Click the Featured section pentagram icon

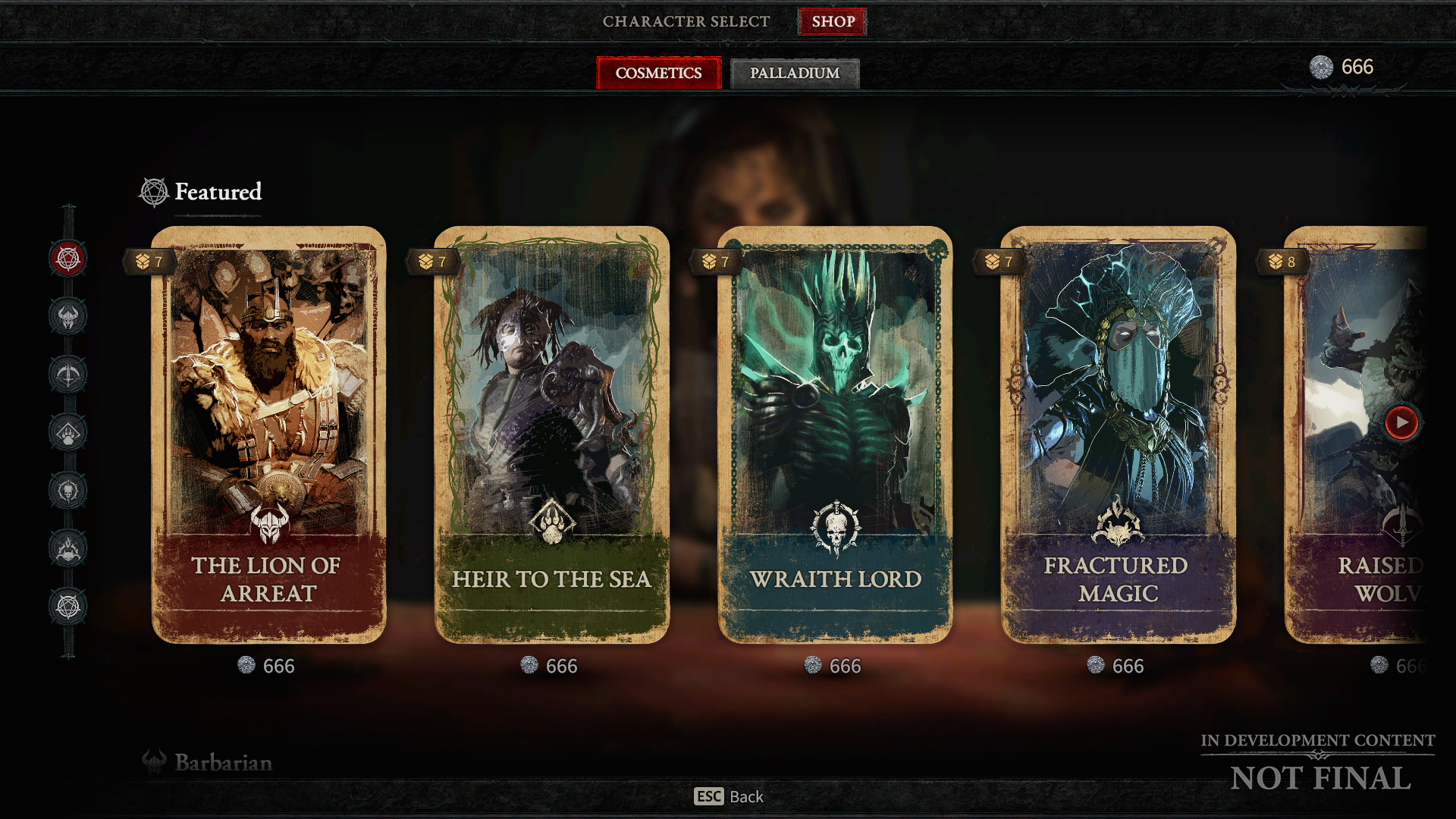tap(152, 191)
